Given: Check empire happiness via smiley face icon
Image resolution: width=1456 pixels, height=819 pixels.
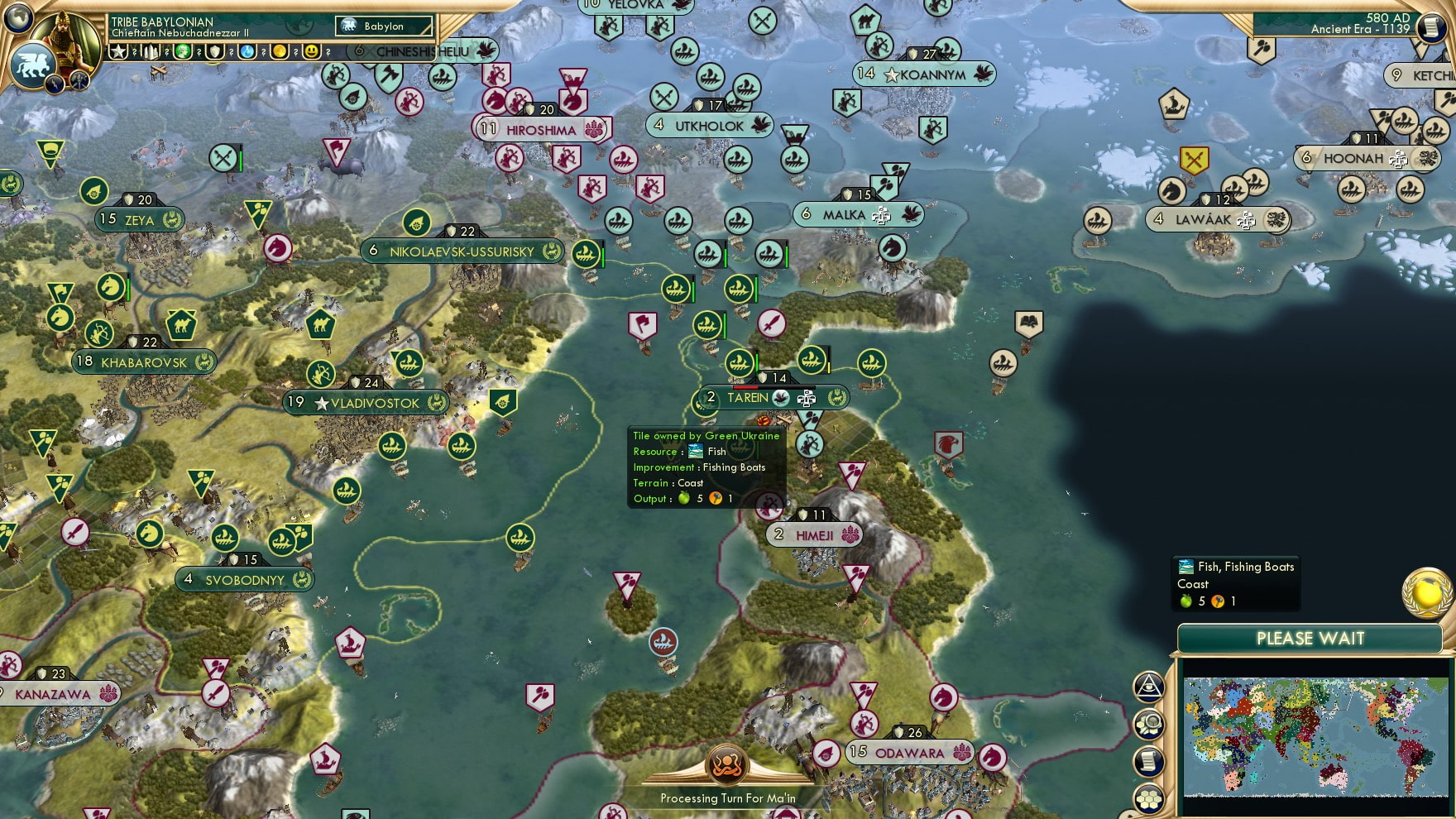Looking at the screenshot, I should (x=310, y=51).
